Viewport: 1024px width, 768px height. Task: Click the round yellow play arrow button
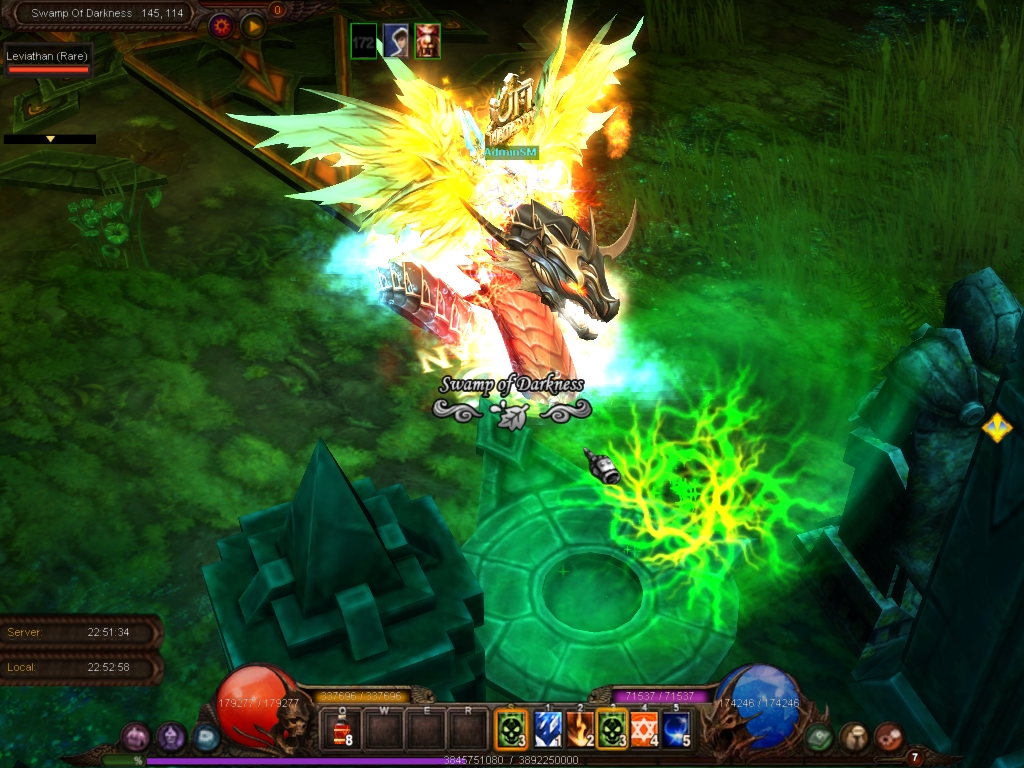coord(252,26)
